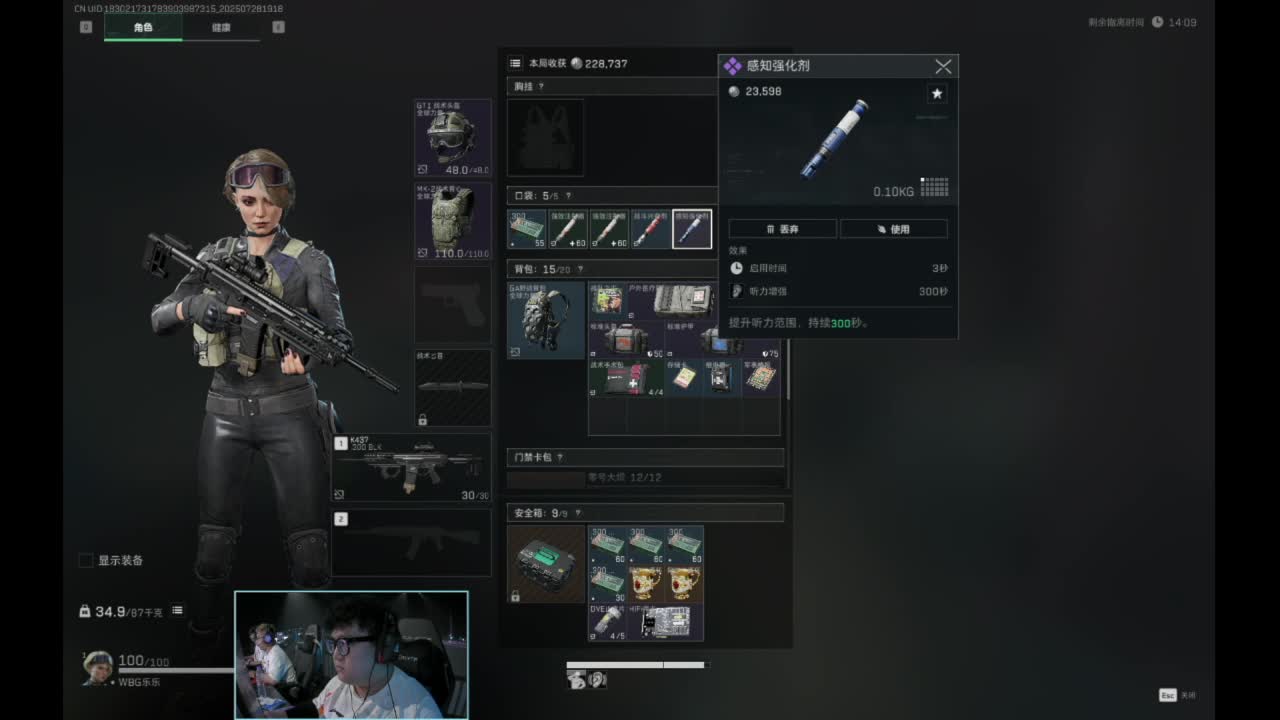Select the red injector in the pockets

[650, 229]
